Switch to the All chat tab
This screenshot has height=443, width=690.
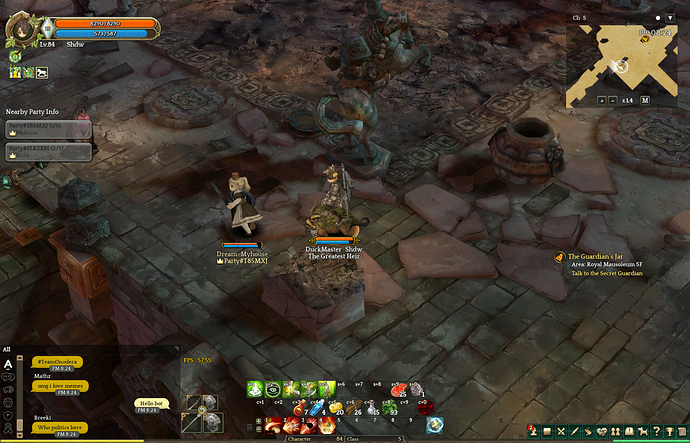click(7, 349)
